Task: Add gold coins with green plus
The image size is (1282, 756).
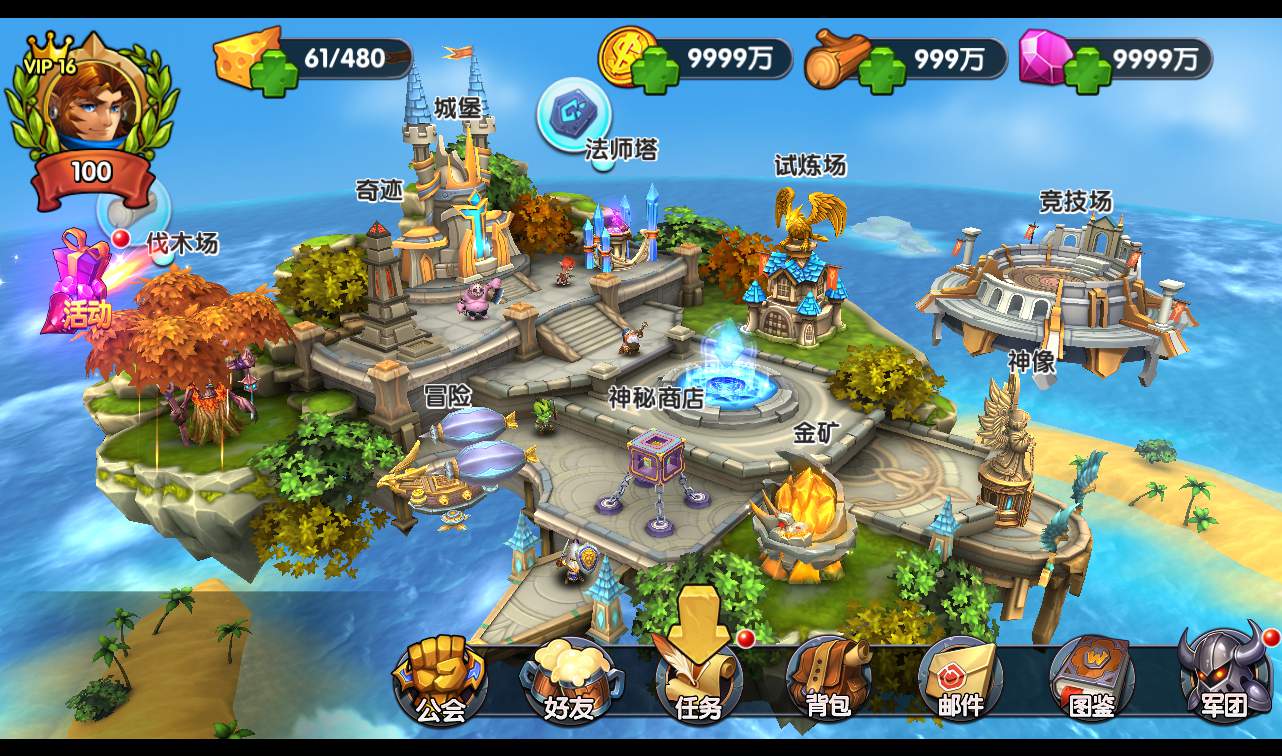Action: click(656, 72)
